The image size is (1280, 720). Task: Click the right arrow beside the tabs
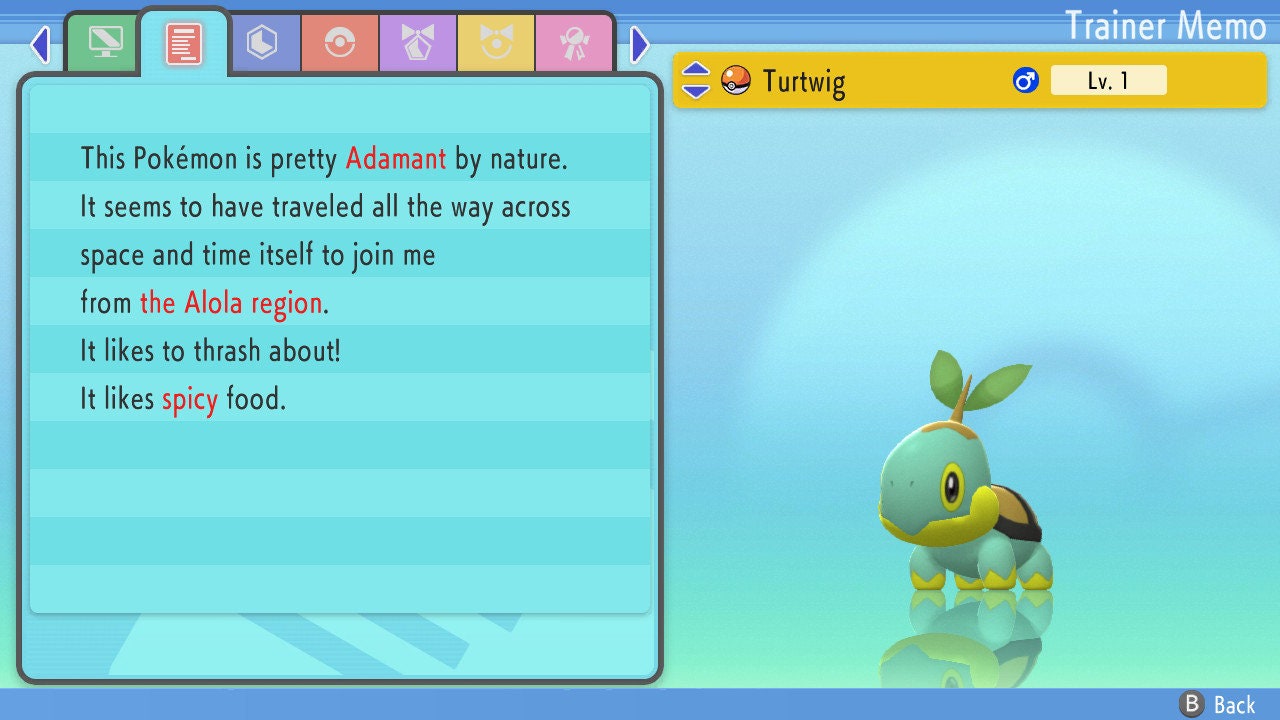640,44
